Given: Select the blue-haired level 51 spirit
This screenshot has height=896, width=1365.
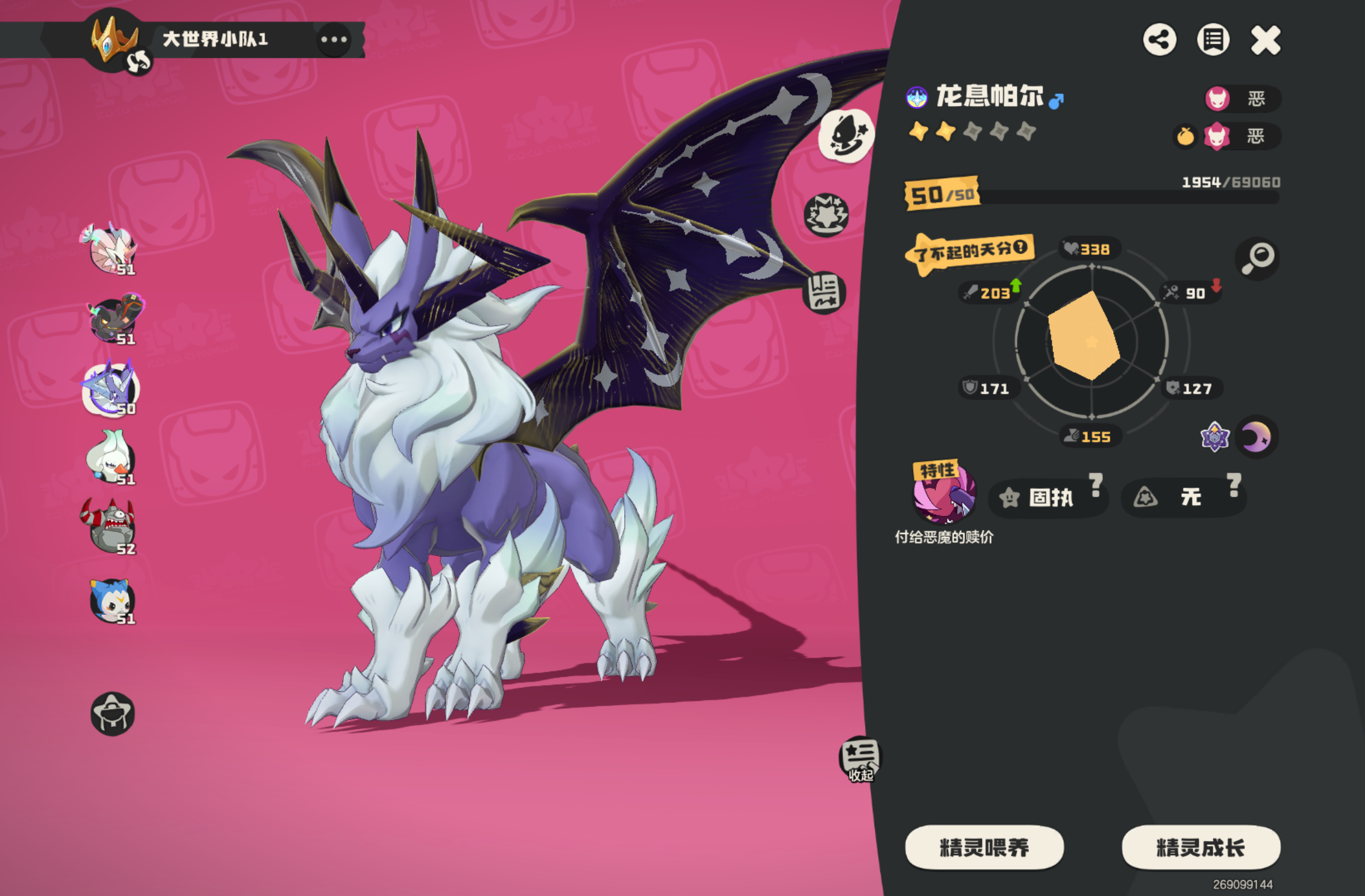Looking at the screenshot, I should [111, 601].
